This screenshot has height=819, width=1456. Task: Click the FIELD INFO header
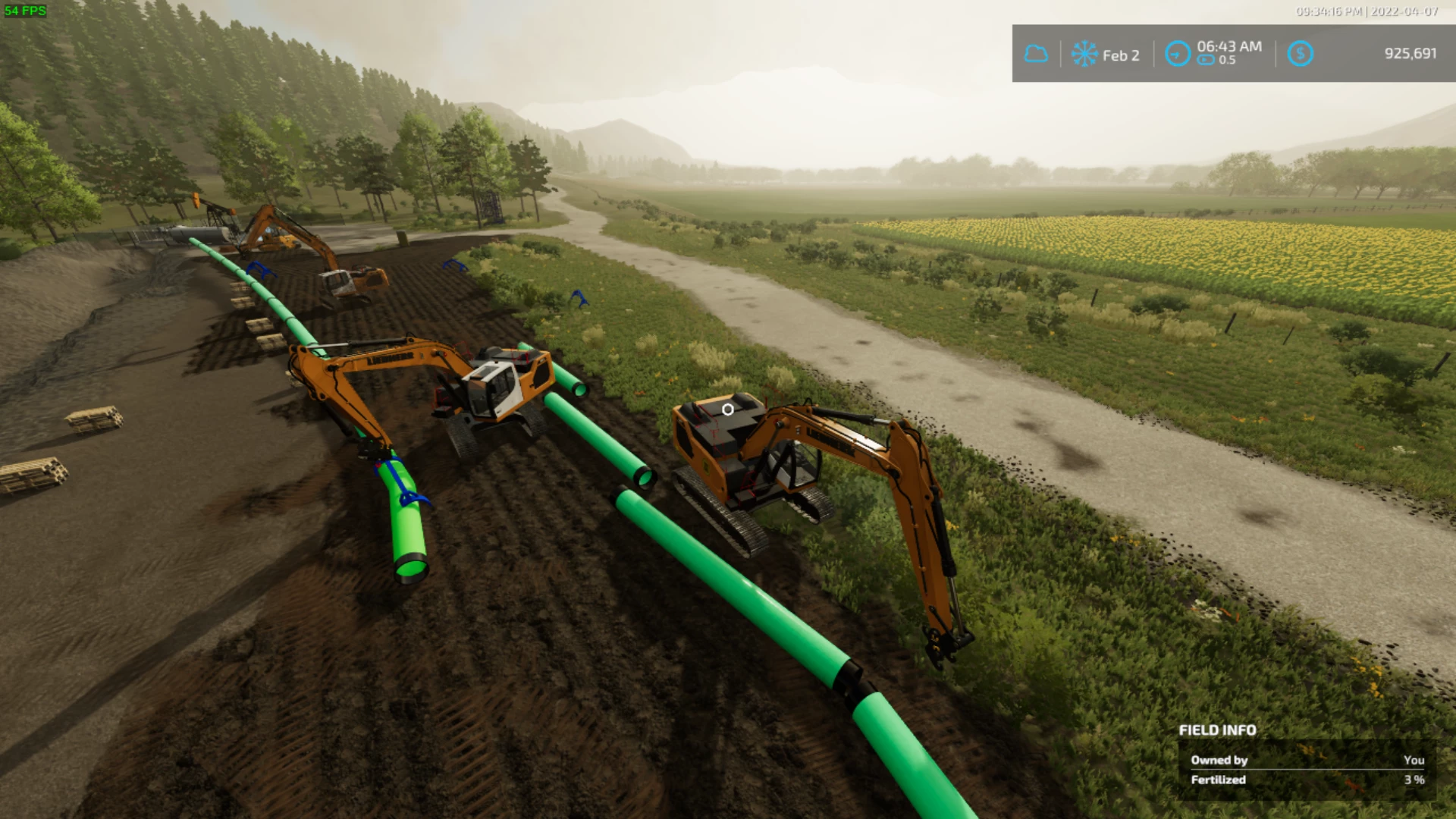(1216, 730)
